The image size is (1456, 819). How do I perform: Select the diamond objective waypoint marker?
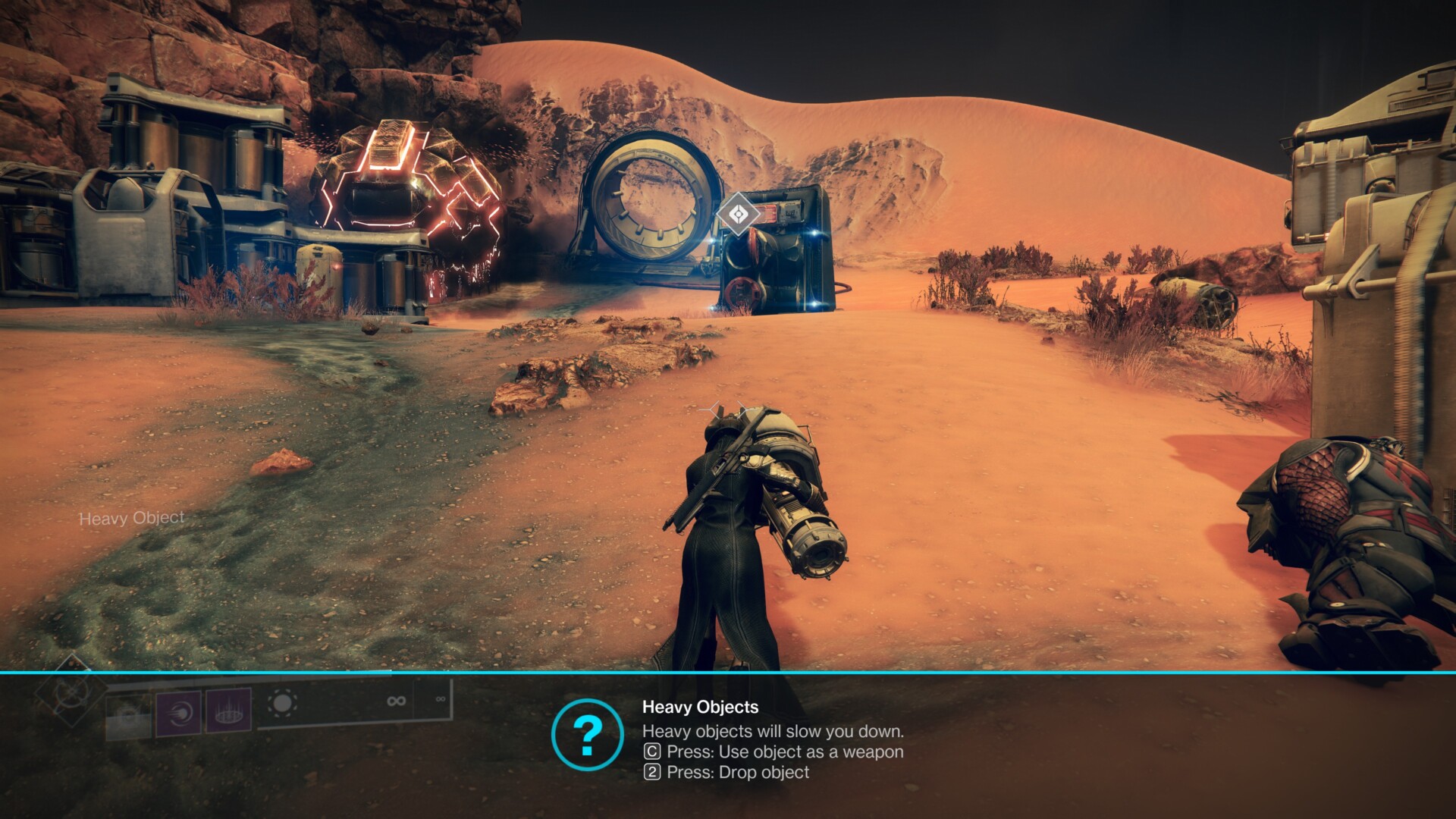(738, 215)
